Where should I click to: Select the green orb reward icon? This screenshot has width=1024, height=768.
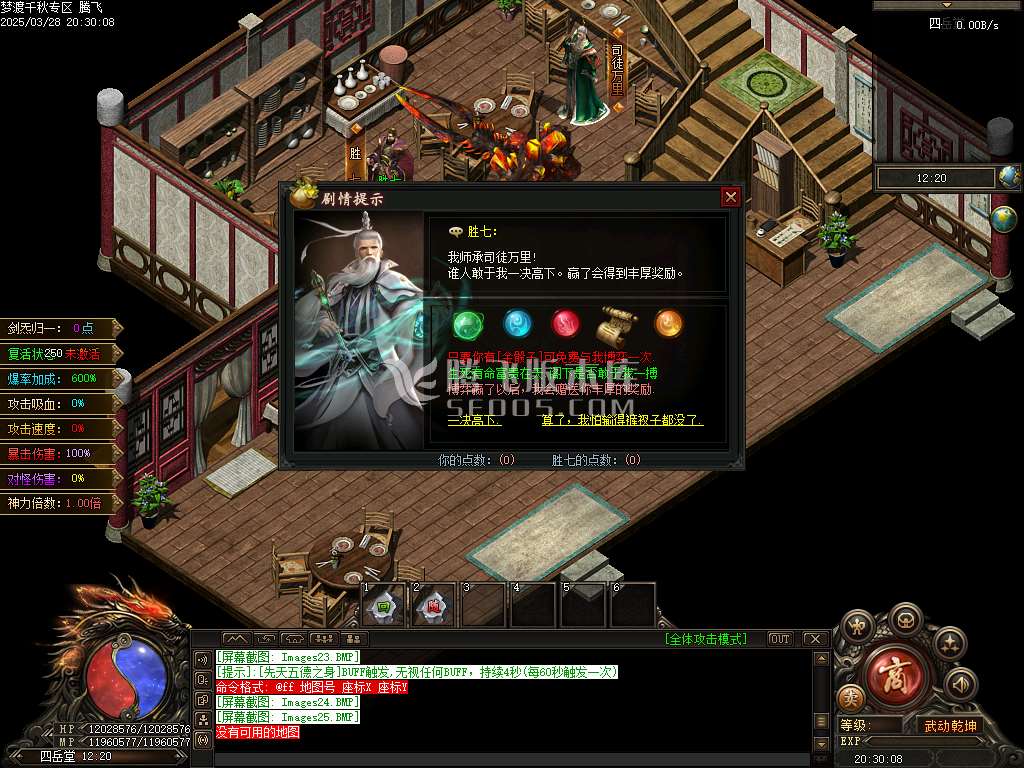[467, 324]
